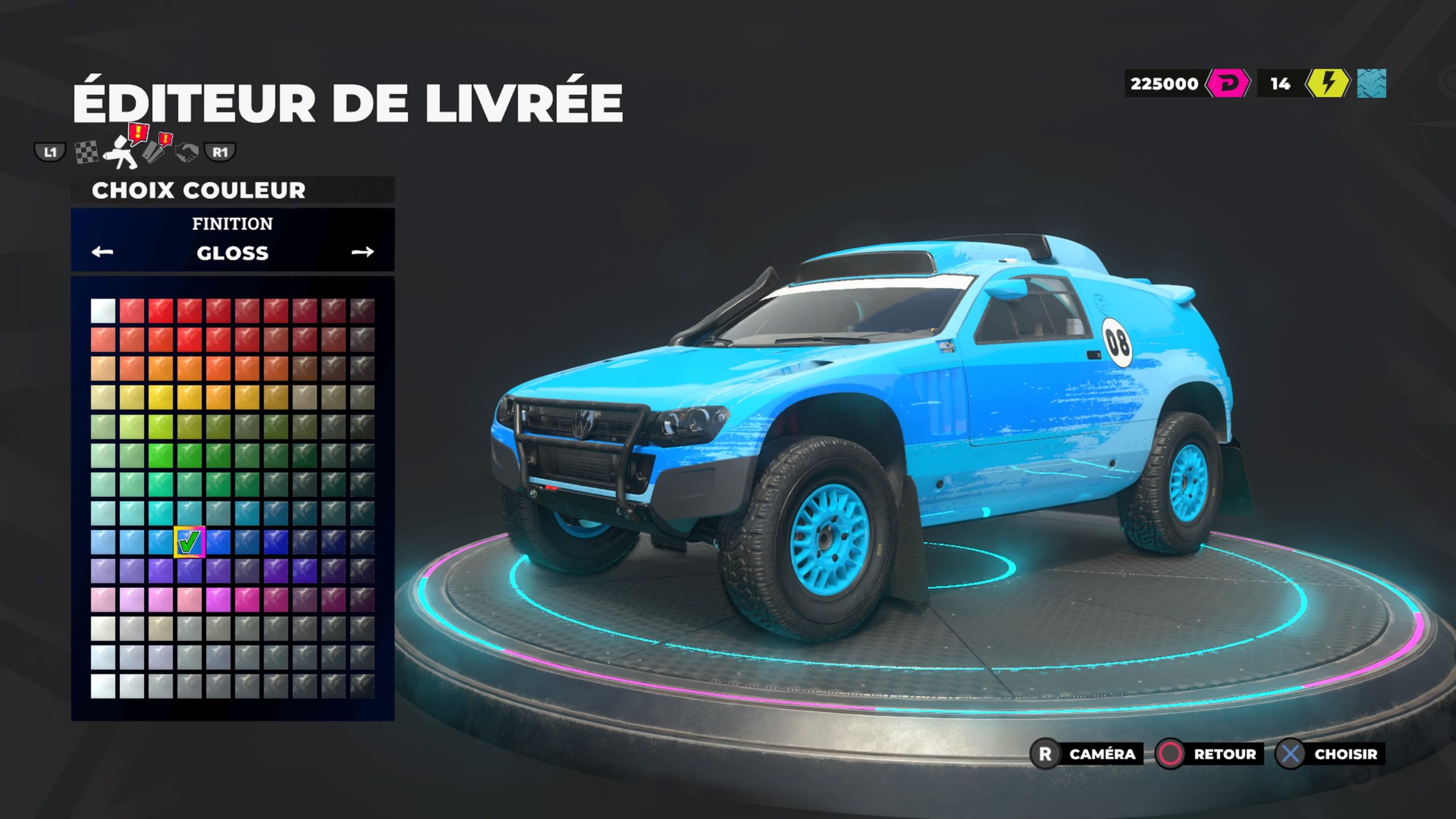Apply the brightest pure green swatch
The height and width of the screenshot is (819, 1456).
tap(160, 456)
